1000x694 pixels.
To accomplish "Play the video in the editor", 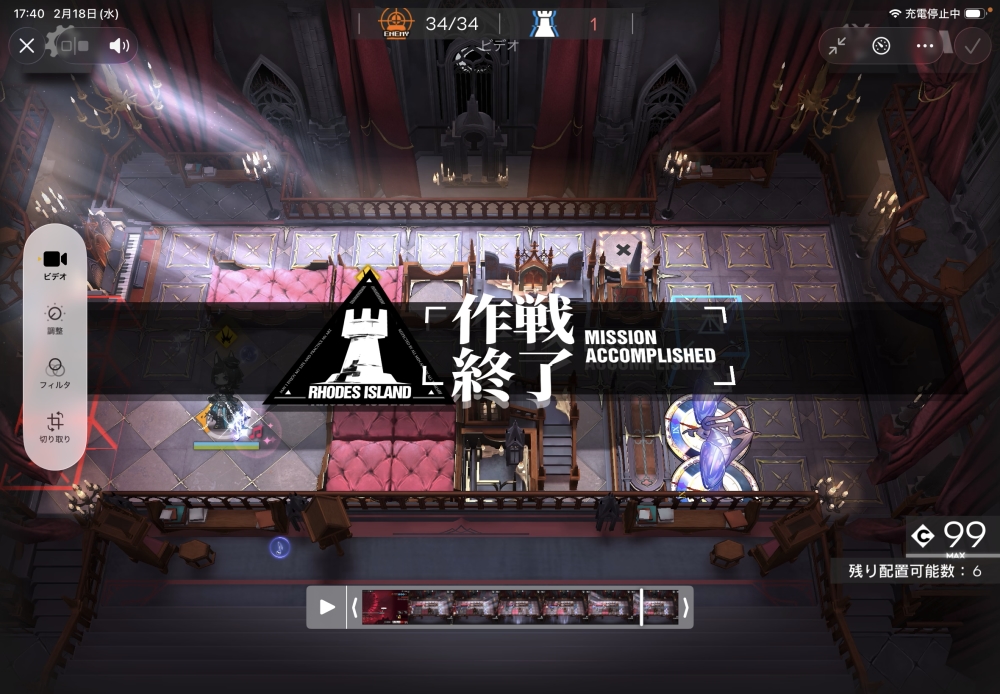I will (x=327, y=607).
